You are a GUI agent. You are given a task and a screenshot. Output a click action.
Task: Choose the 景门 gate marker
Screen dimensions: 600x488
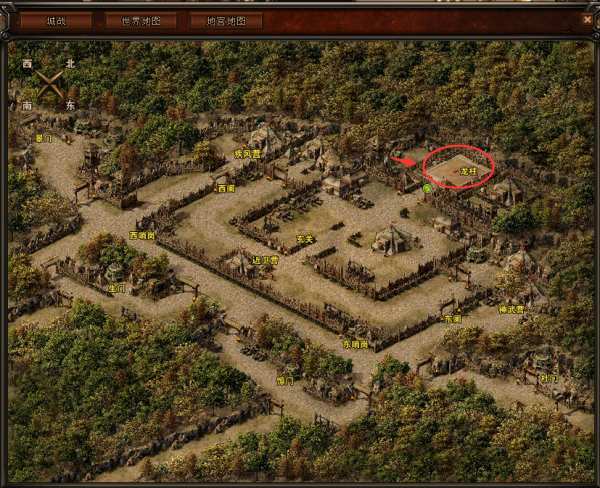pos(43,138)
